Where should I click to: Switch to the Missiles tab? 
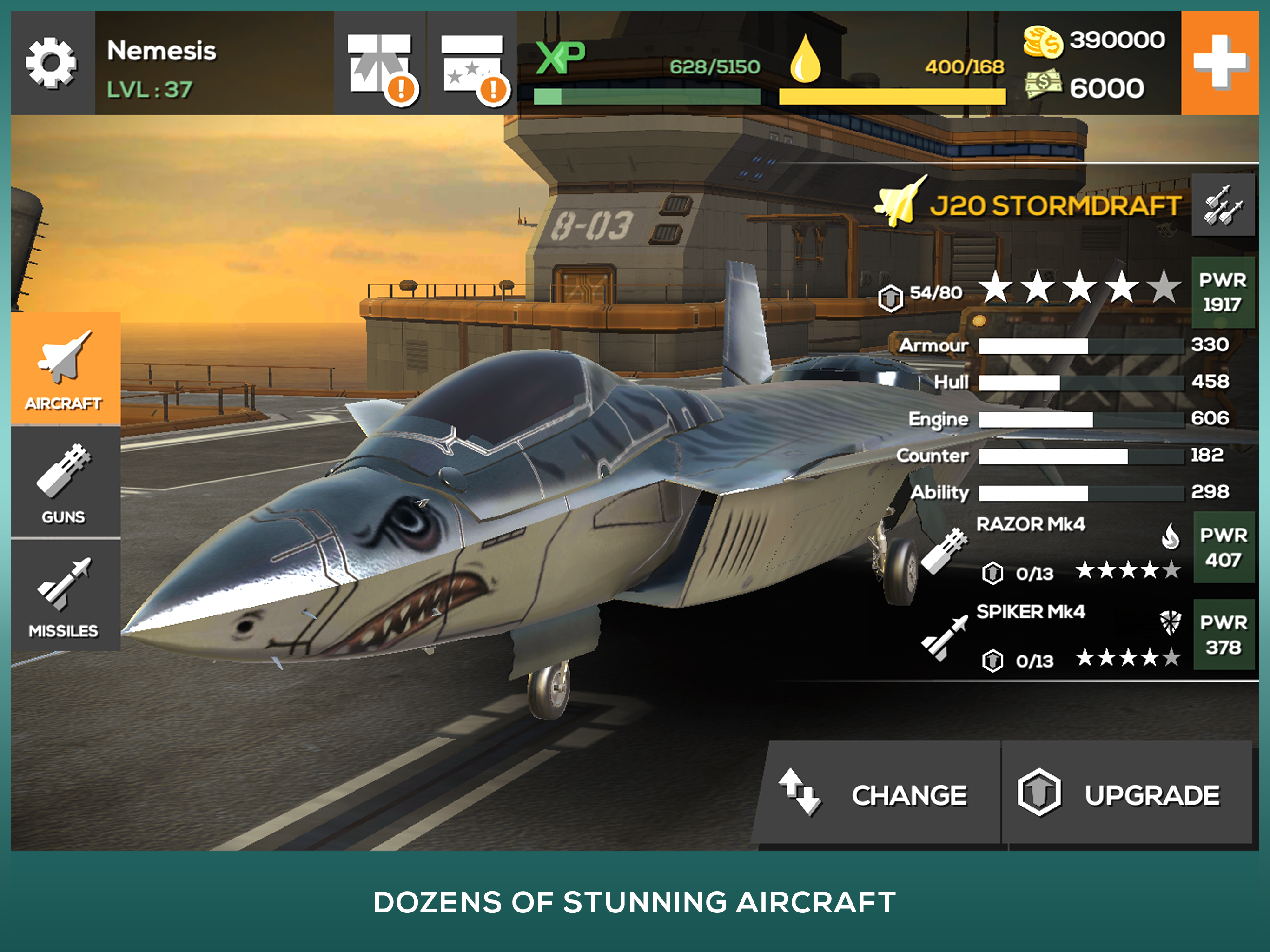[x=65, y=596]
